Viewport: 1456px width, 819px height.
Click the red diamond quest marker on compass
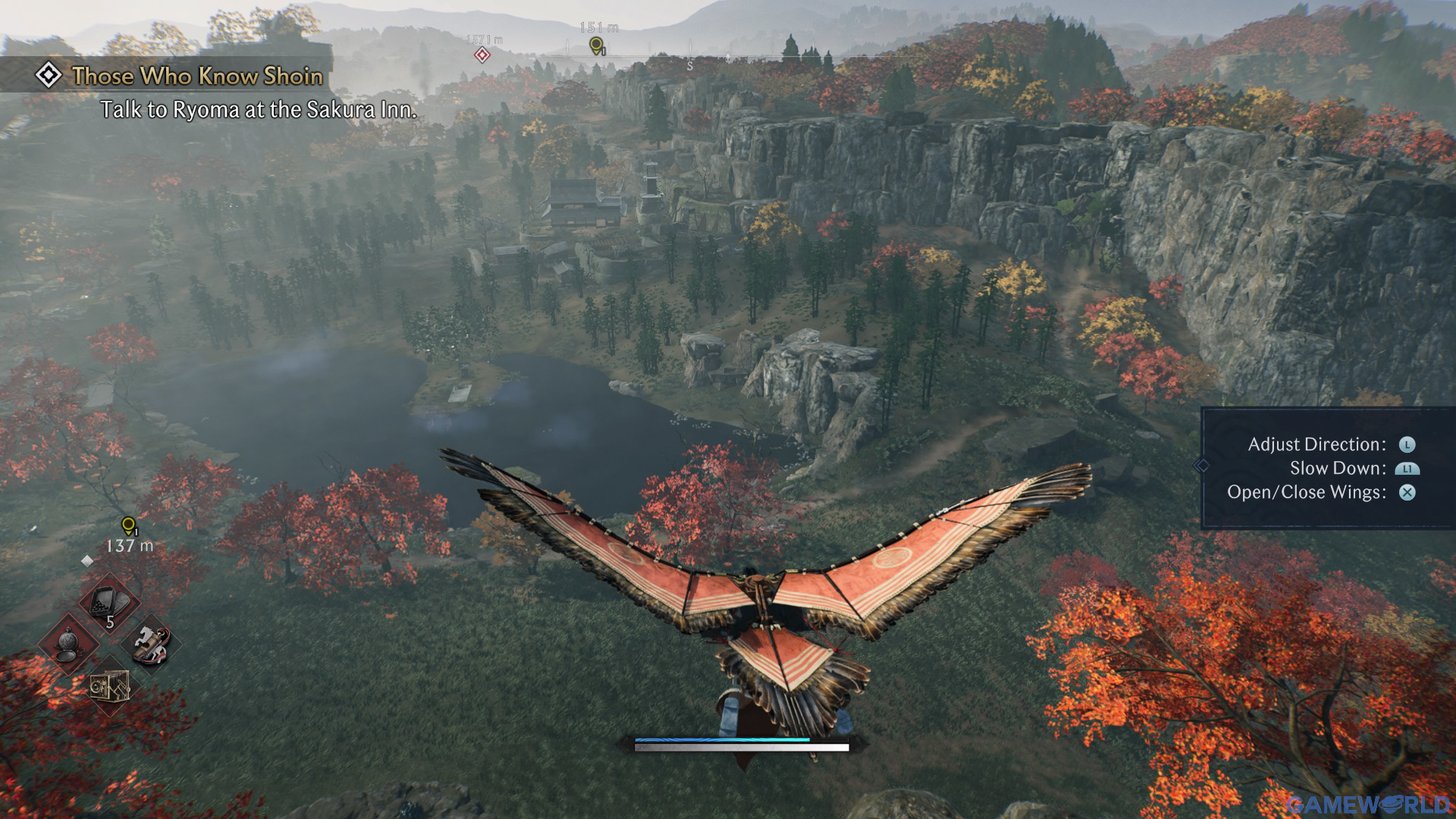coord(482,55)
